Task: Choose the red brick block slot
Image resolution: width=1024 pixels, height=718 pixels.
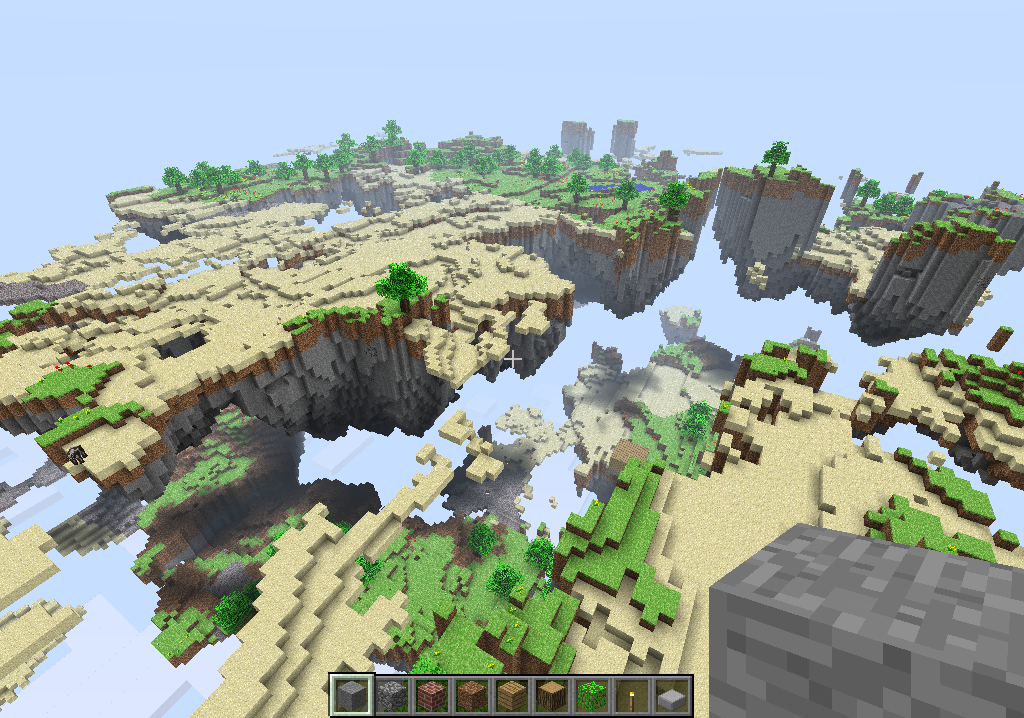Action: coord(431,695)
